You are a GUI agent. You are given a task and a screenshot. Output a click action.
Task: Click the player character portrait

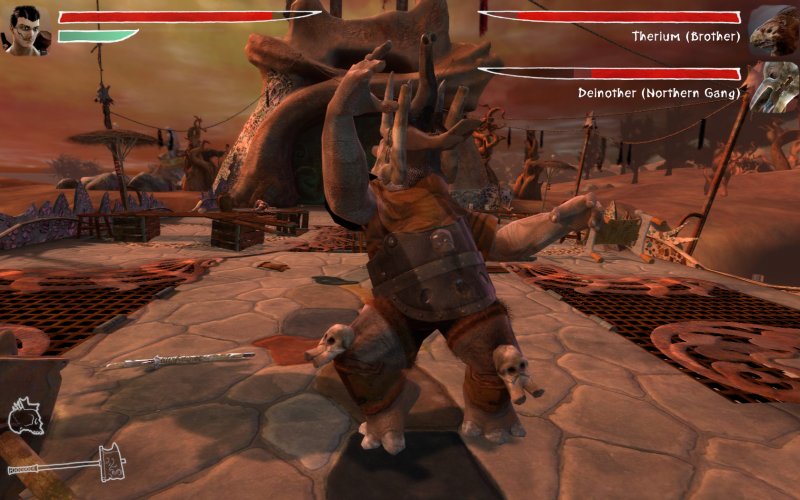27,29
